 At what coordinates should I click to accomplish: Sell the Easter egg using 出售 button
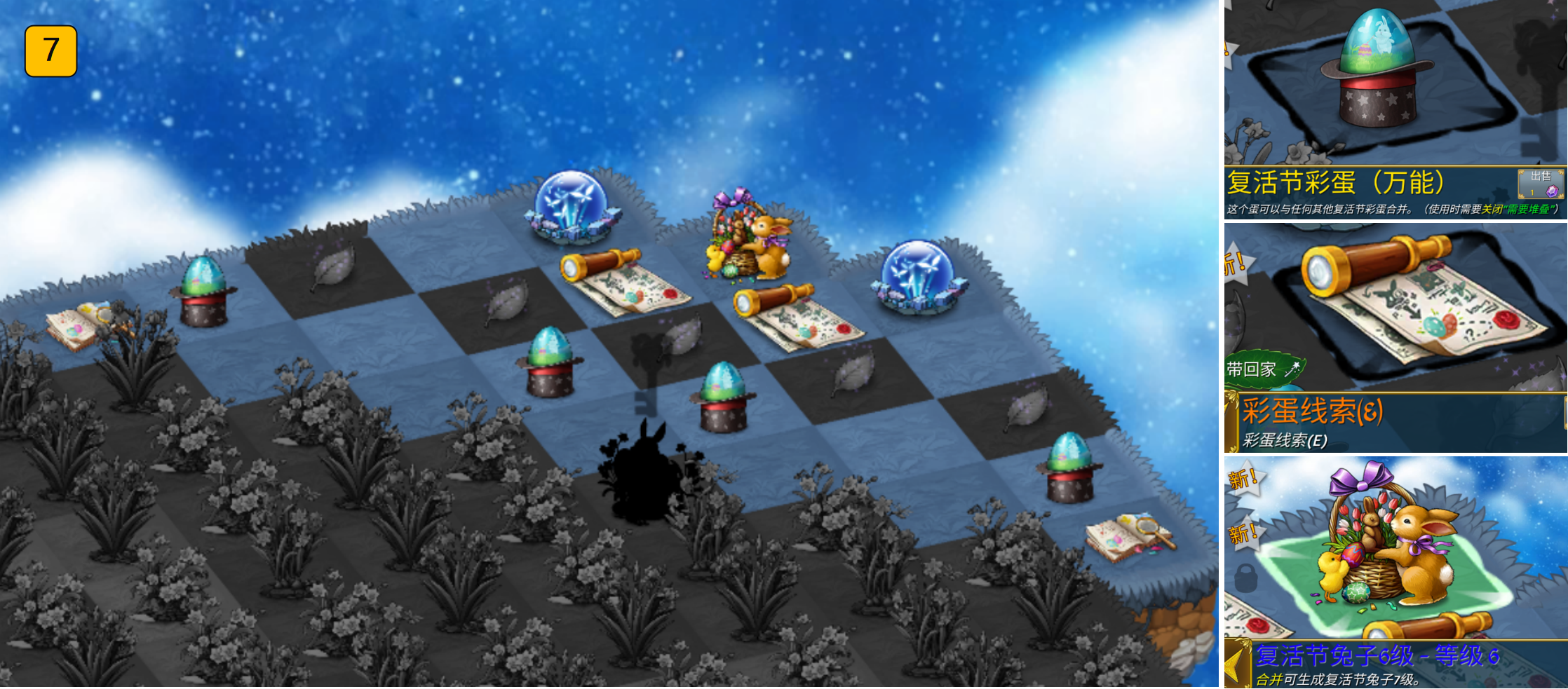pos(1540,183)
